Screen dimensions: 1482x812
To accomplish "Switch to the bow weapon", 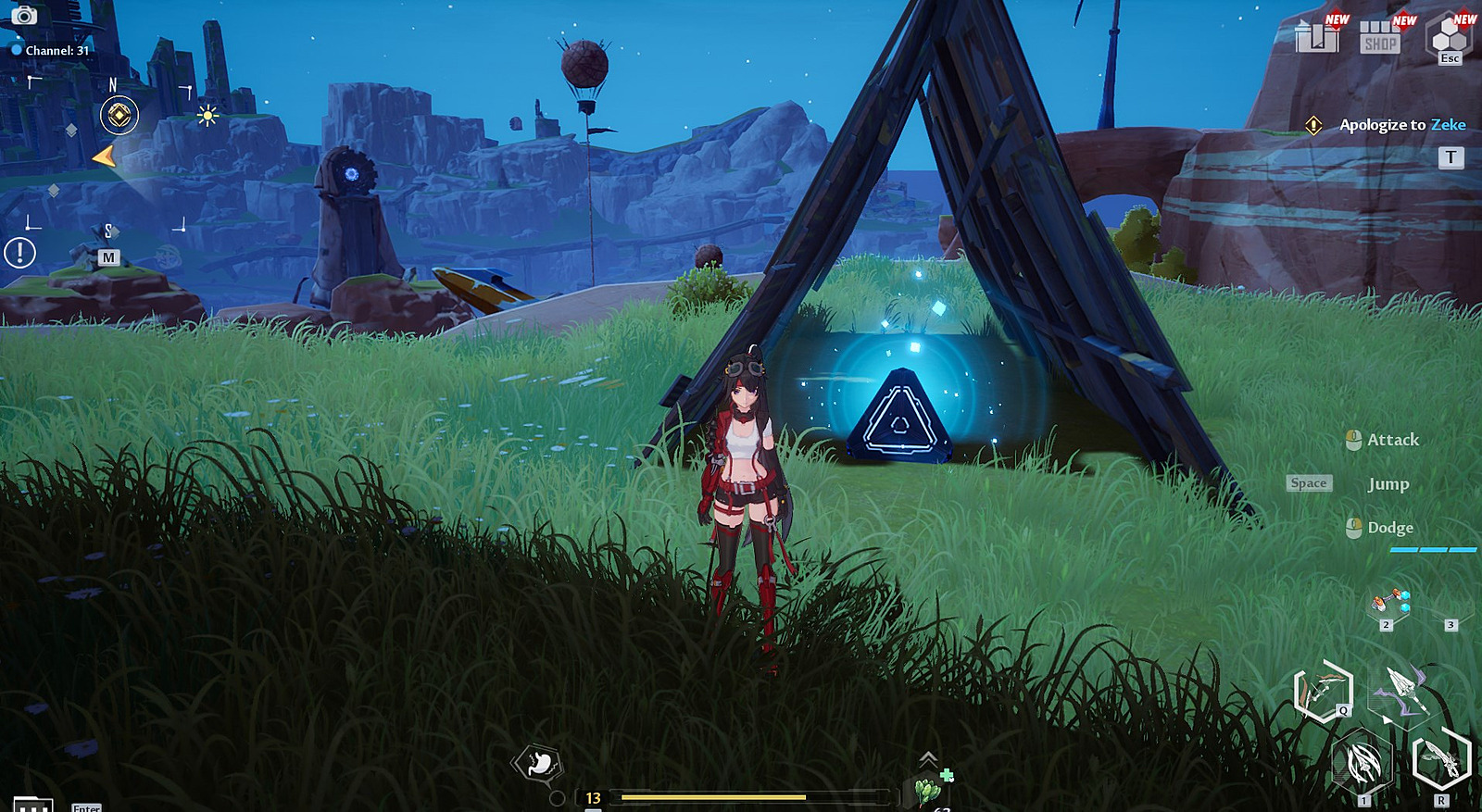I will pos(1323,690).
